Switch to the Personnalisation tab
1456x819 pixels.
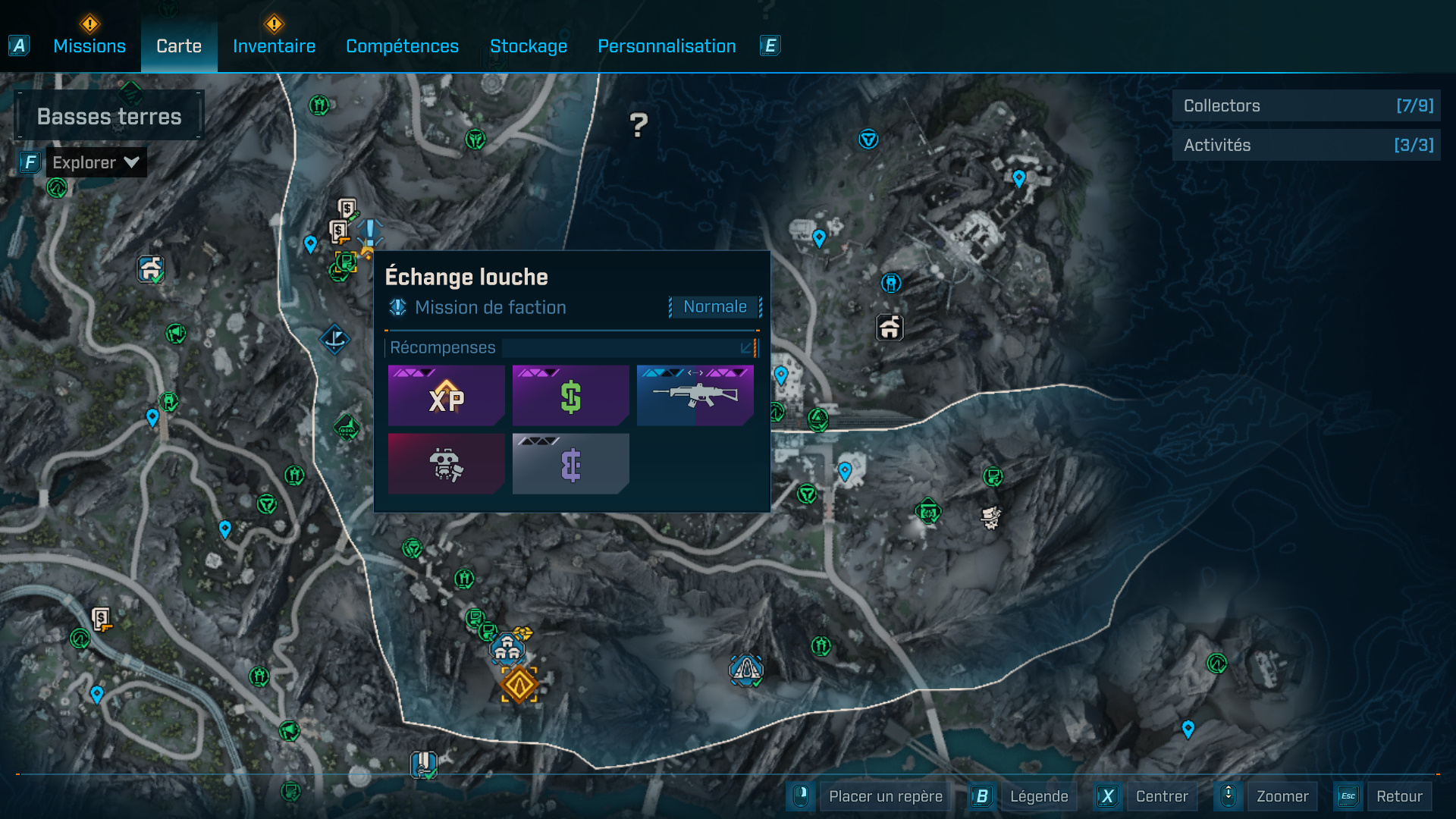(667, 46)
